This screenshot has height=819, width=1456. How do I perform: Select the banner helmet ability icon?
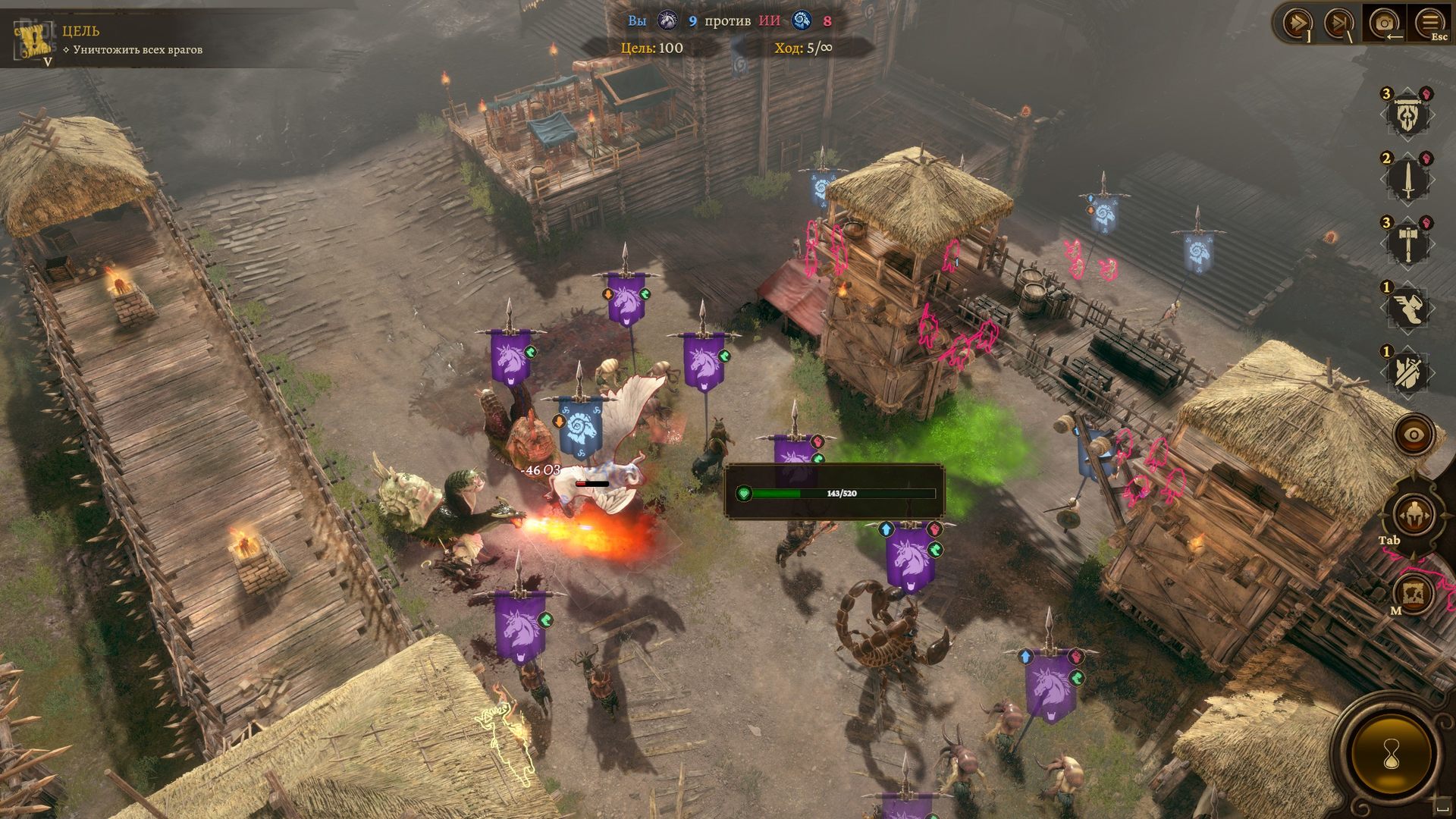(1407, 115)
